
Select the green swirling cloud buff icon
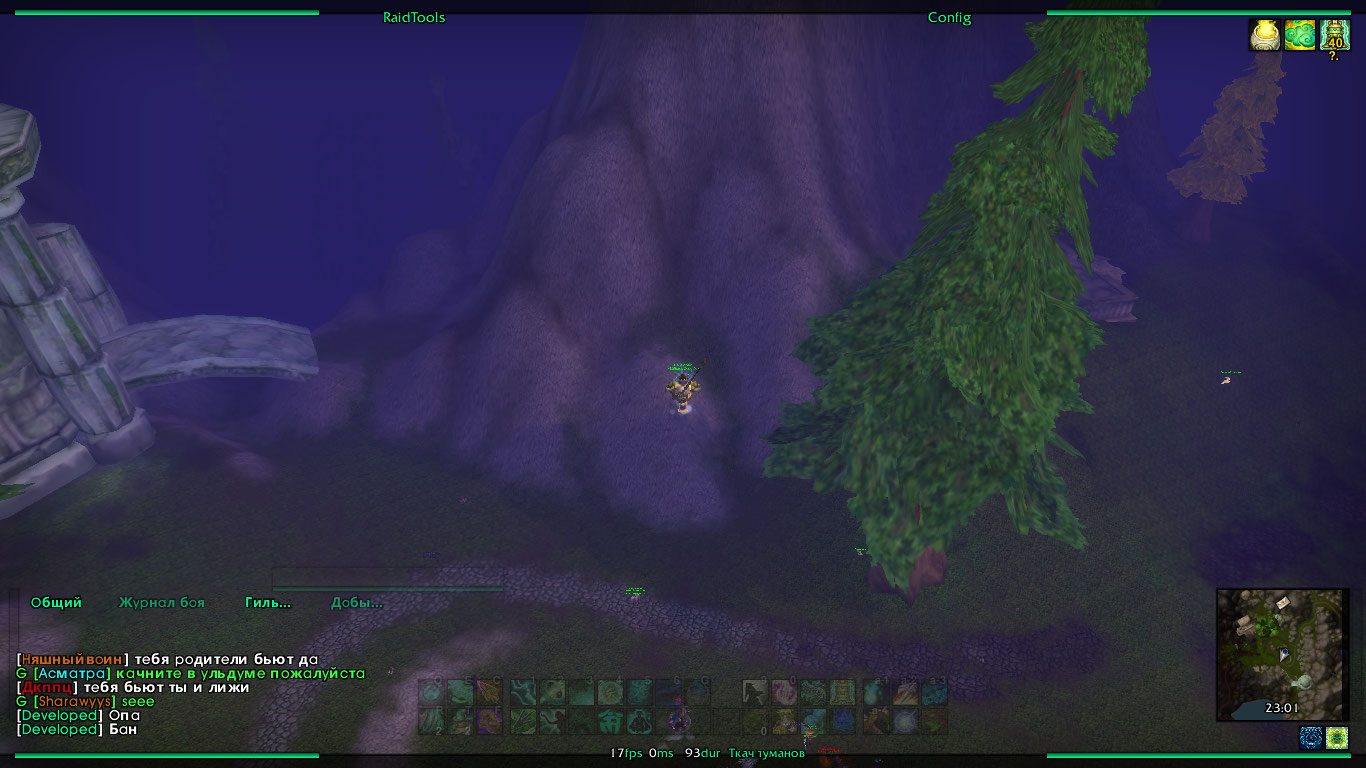pyautogui.click(x=1300, y=35)
